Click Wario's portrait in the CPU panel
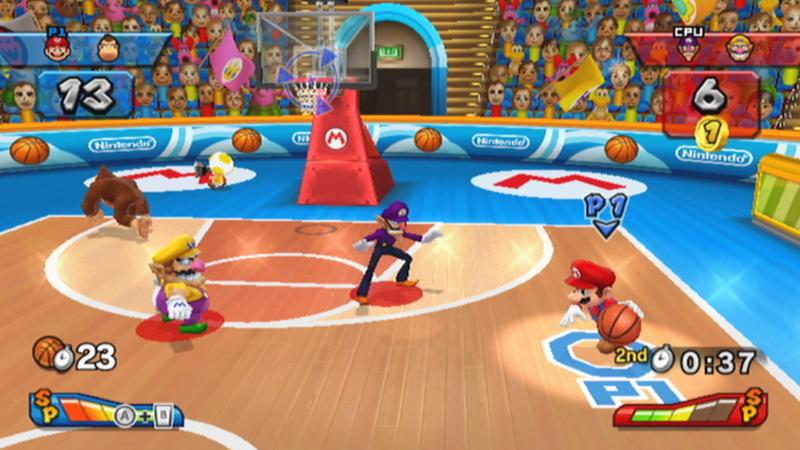Viewport: 800px width, 450px height. (x=741, y=47)
